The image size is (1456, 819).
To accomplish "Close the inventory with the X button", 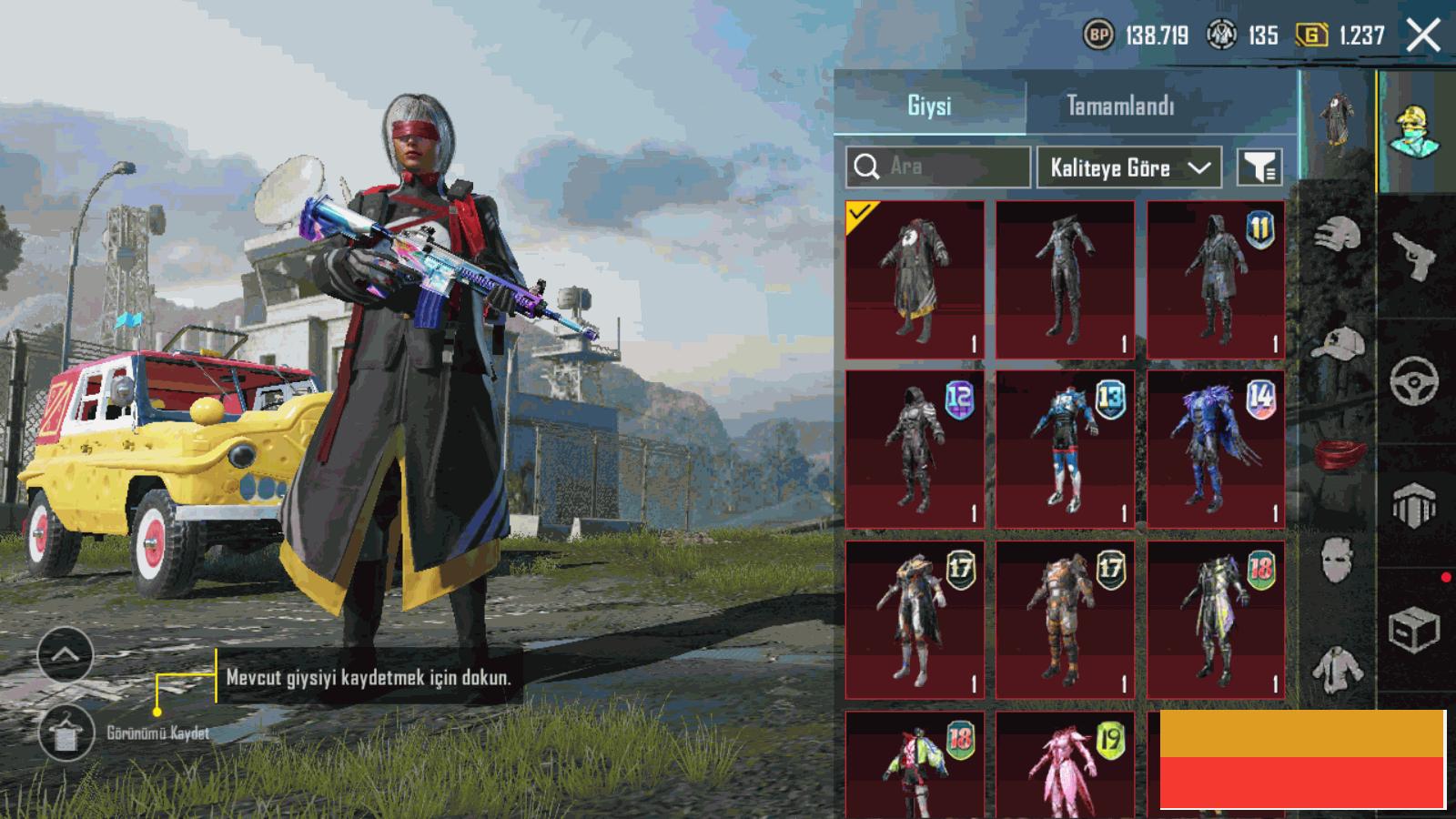I will point(1422,36).
